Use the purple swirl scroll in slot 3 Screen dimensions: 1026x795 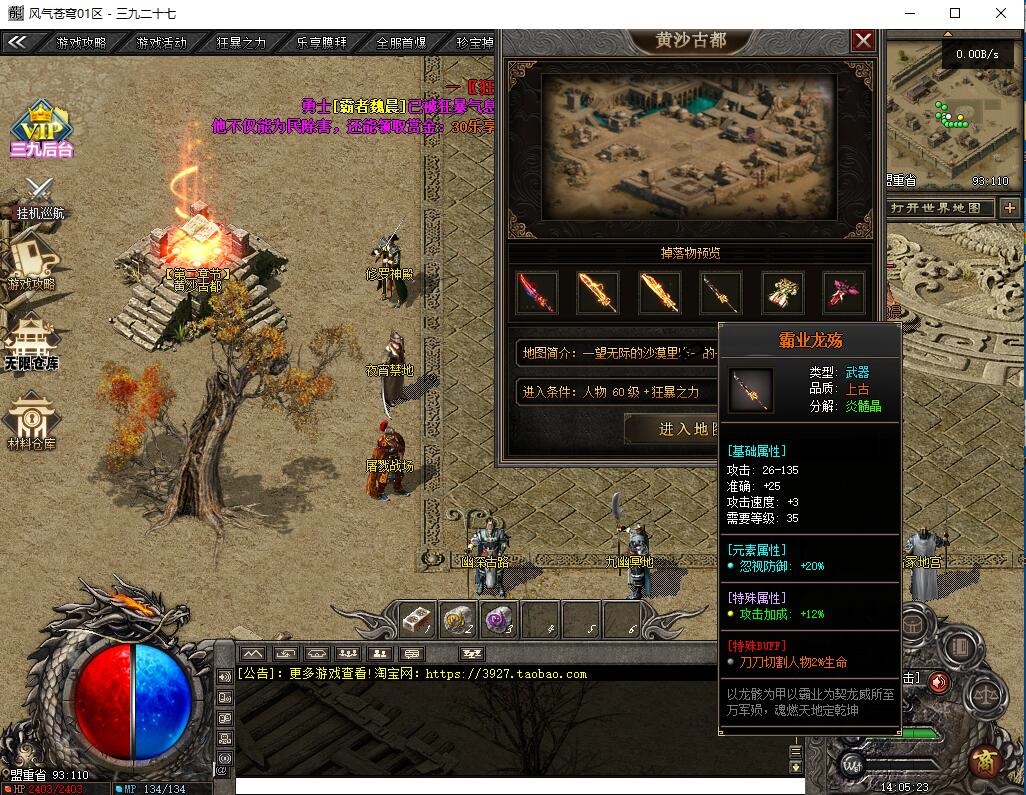point(498,619)
